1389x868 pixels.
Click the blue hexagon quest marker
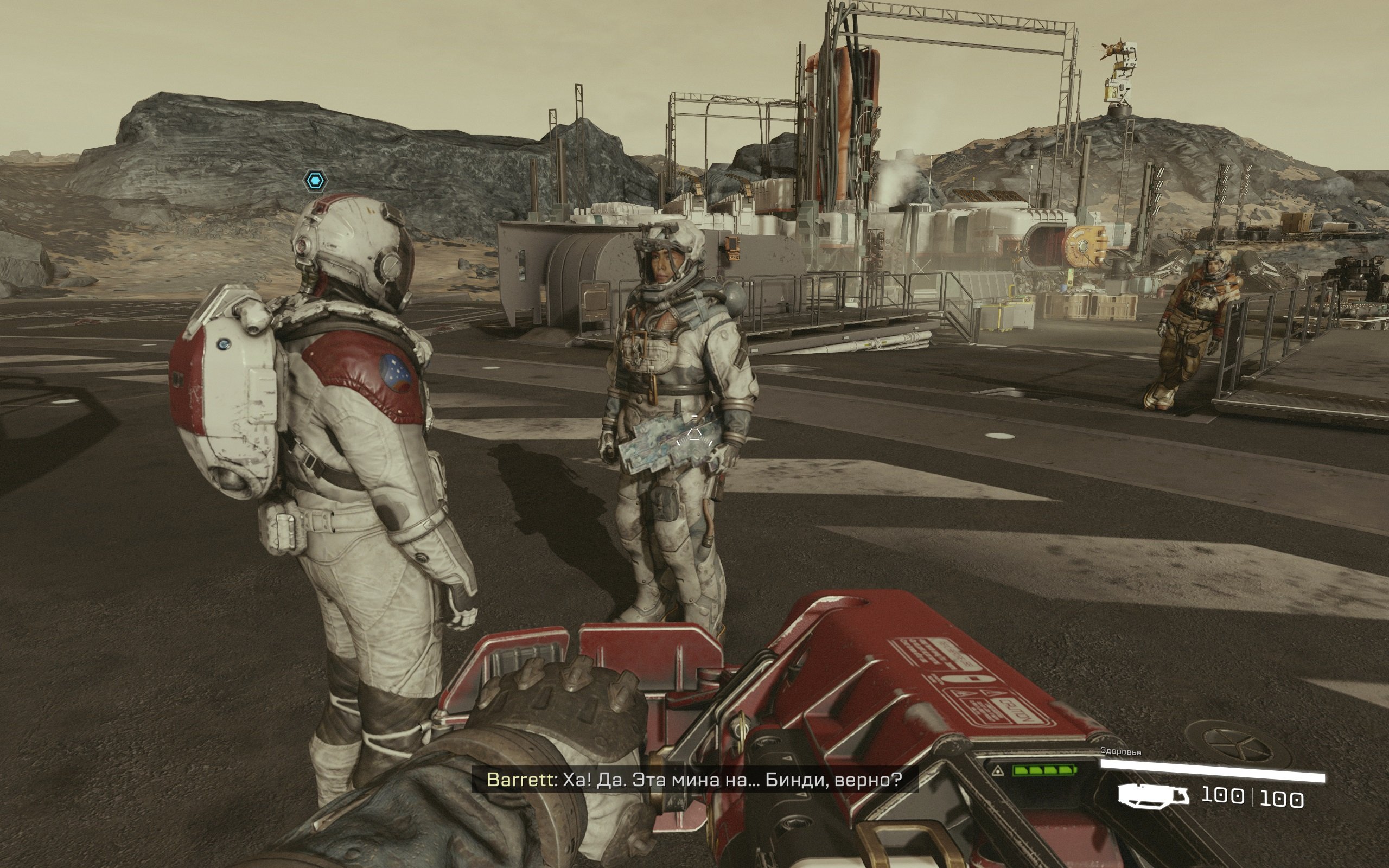tap(315, 181)
